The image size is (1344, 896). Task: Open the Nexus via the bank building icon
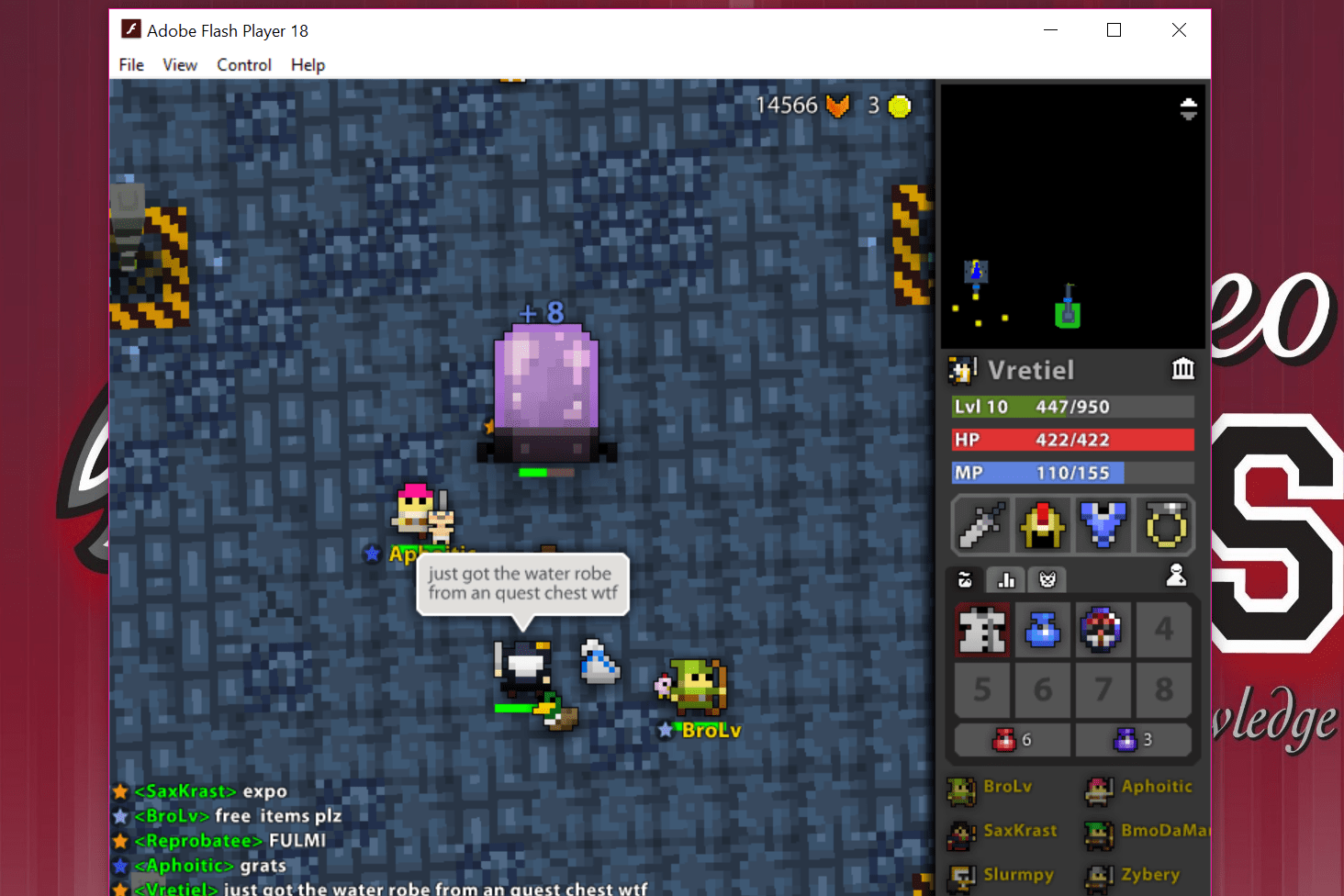[x=1183, y=369]
